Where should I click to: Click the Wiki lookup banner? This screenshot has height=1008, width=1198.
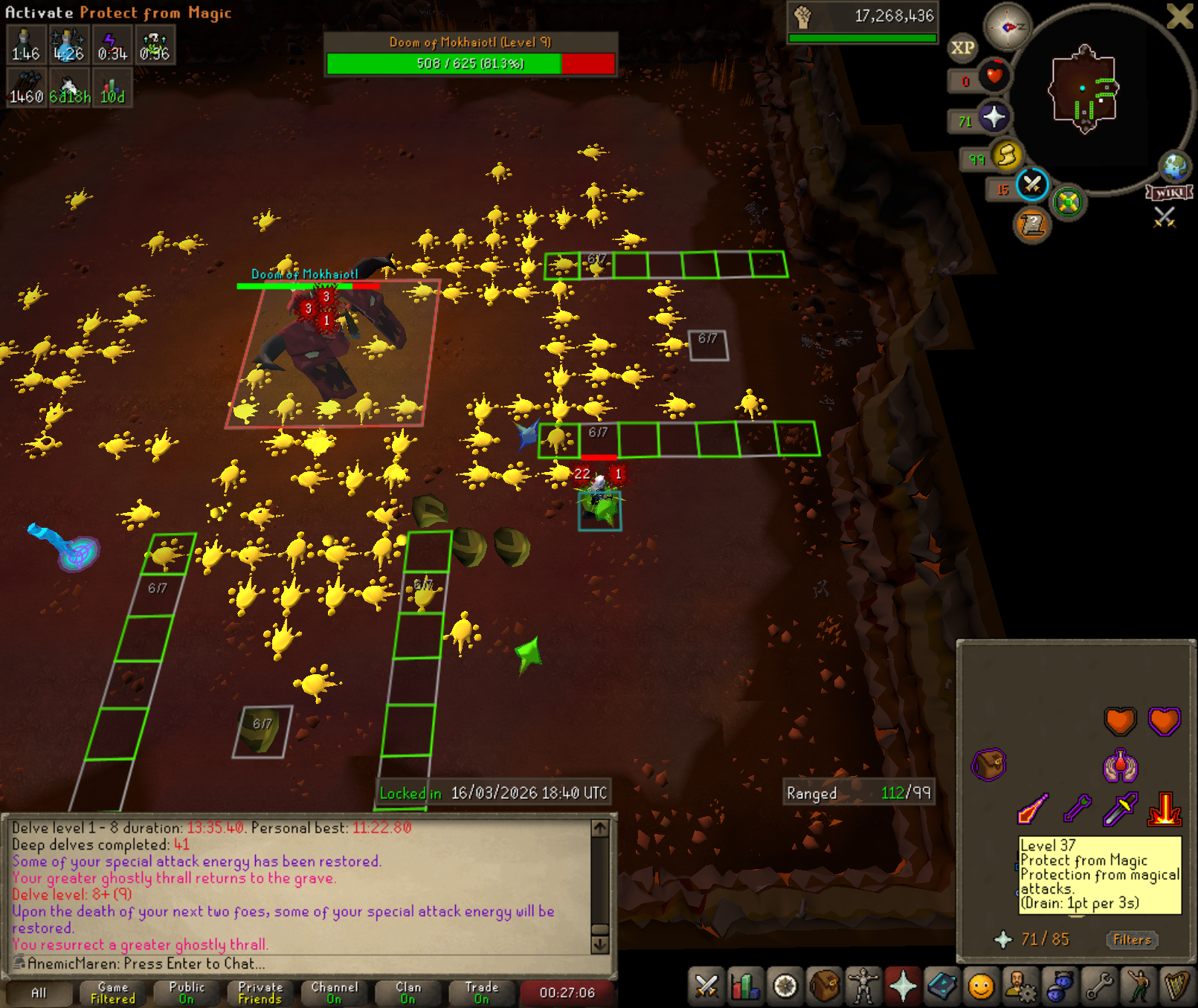[x=1170, y=193]
